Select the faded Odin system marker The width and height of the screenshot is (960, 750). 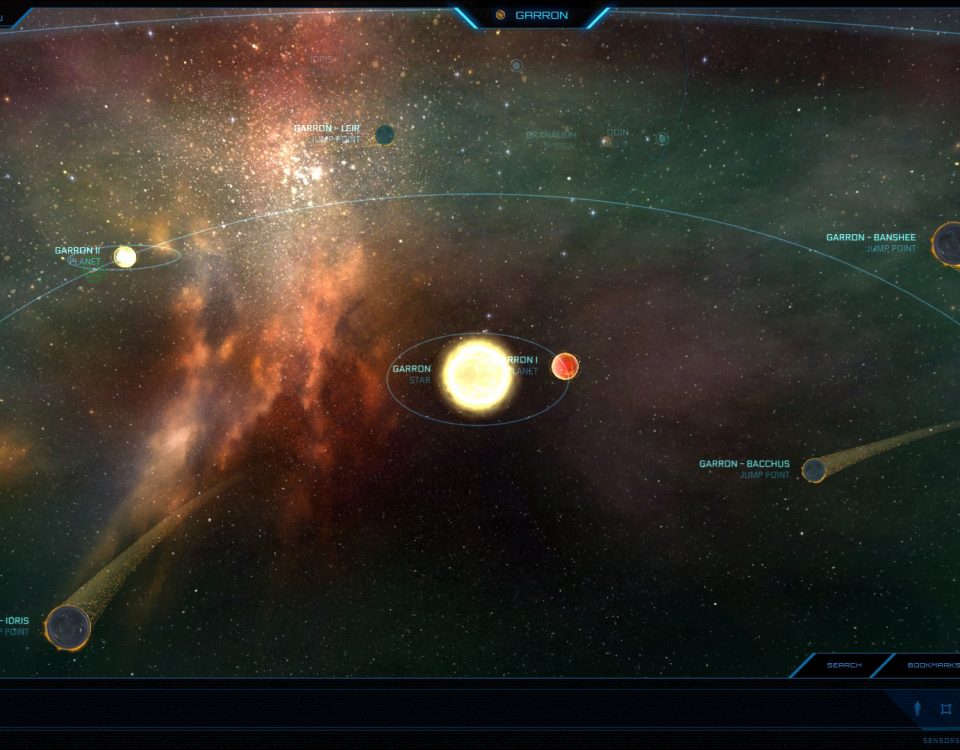tap(662, 139)
